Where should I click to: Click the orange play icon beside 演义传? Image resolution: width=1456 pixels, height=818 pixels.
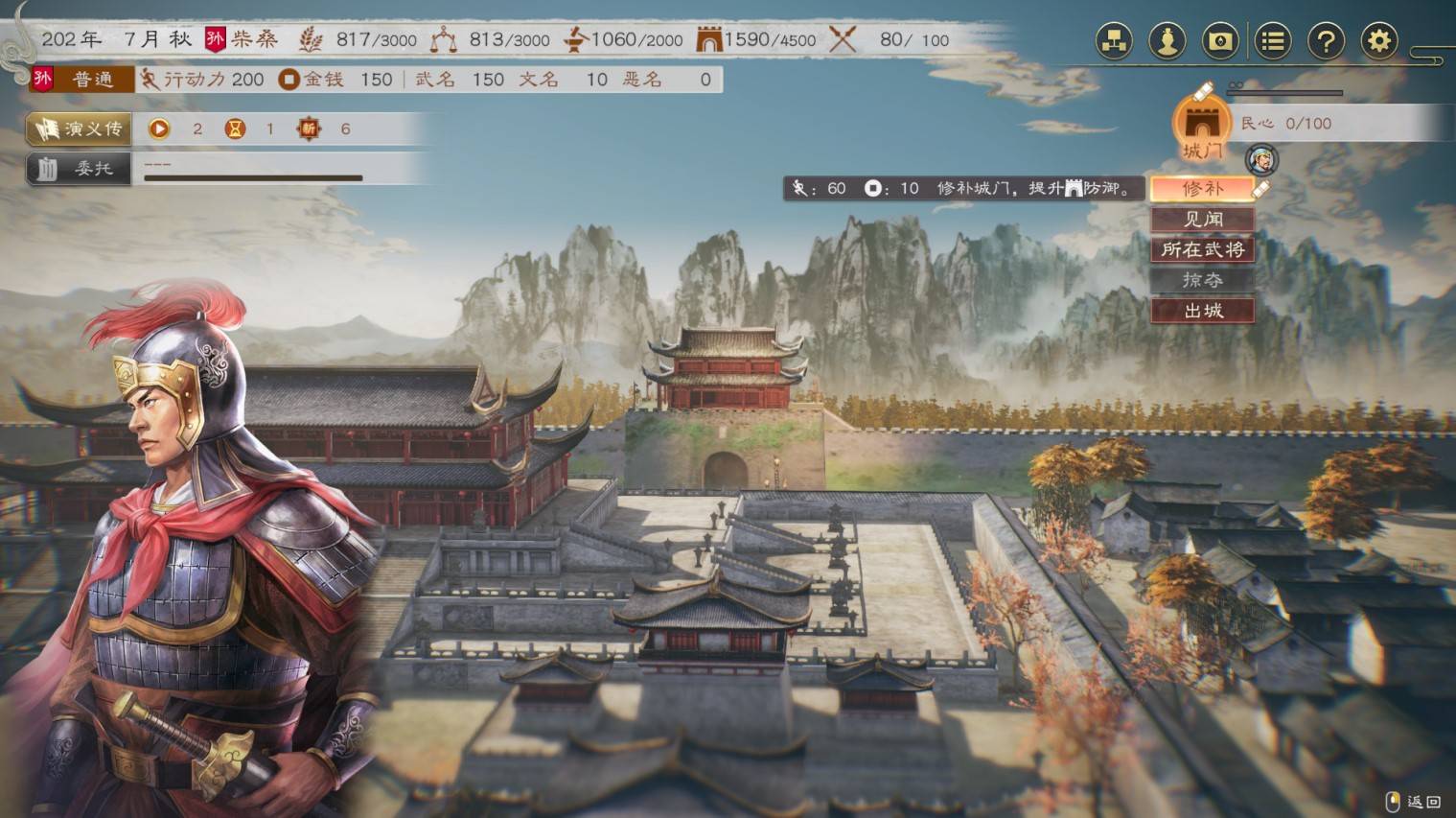(159, 129)
